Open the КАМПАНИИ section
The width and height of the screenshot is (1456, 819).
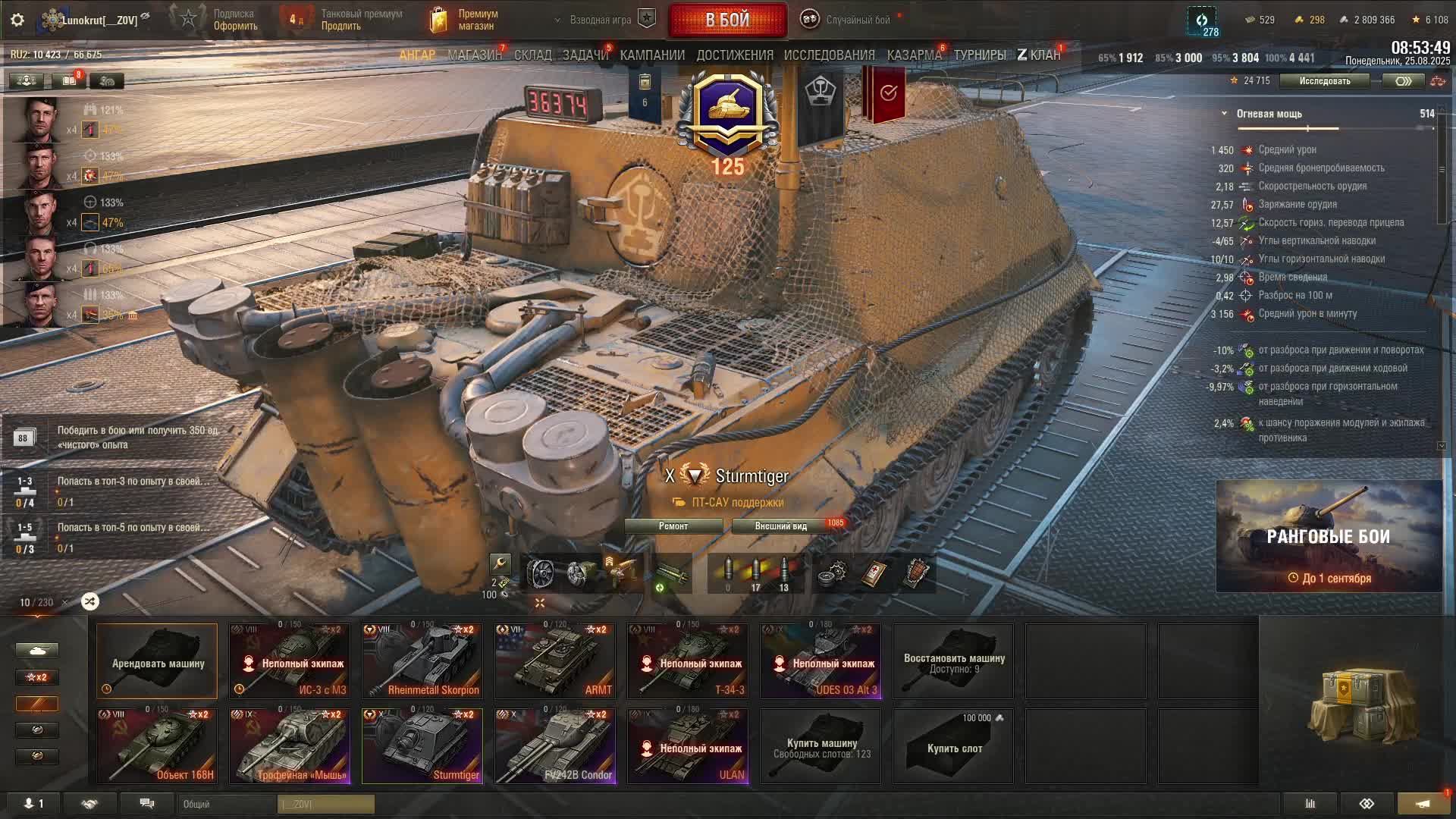click(652, 55)
